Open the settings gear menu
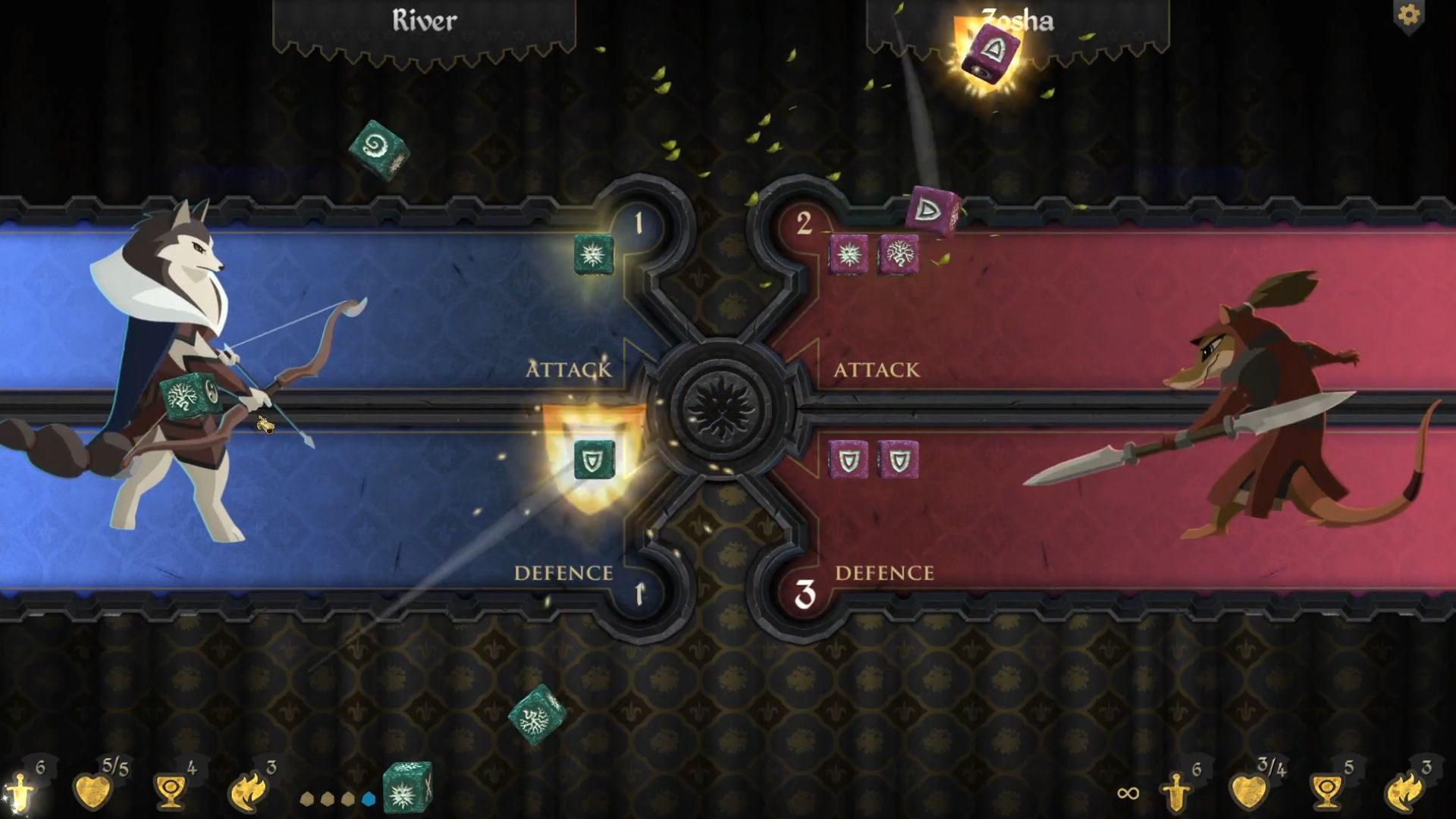This screenshot has width=1456, height=819. point(1408,16)
